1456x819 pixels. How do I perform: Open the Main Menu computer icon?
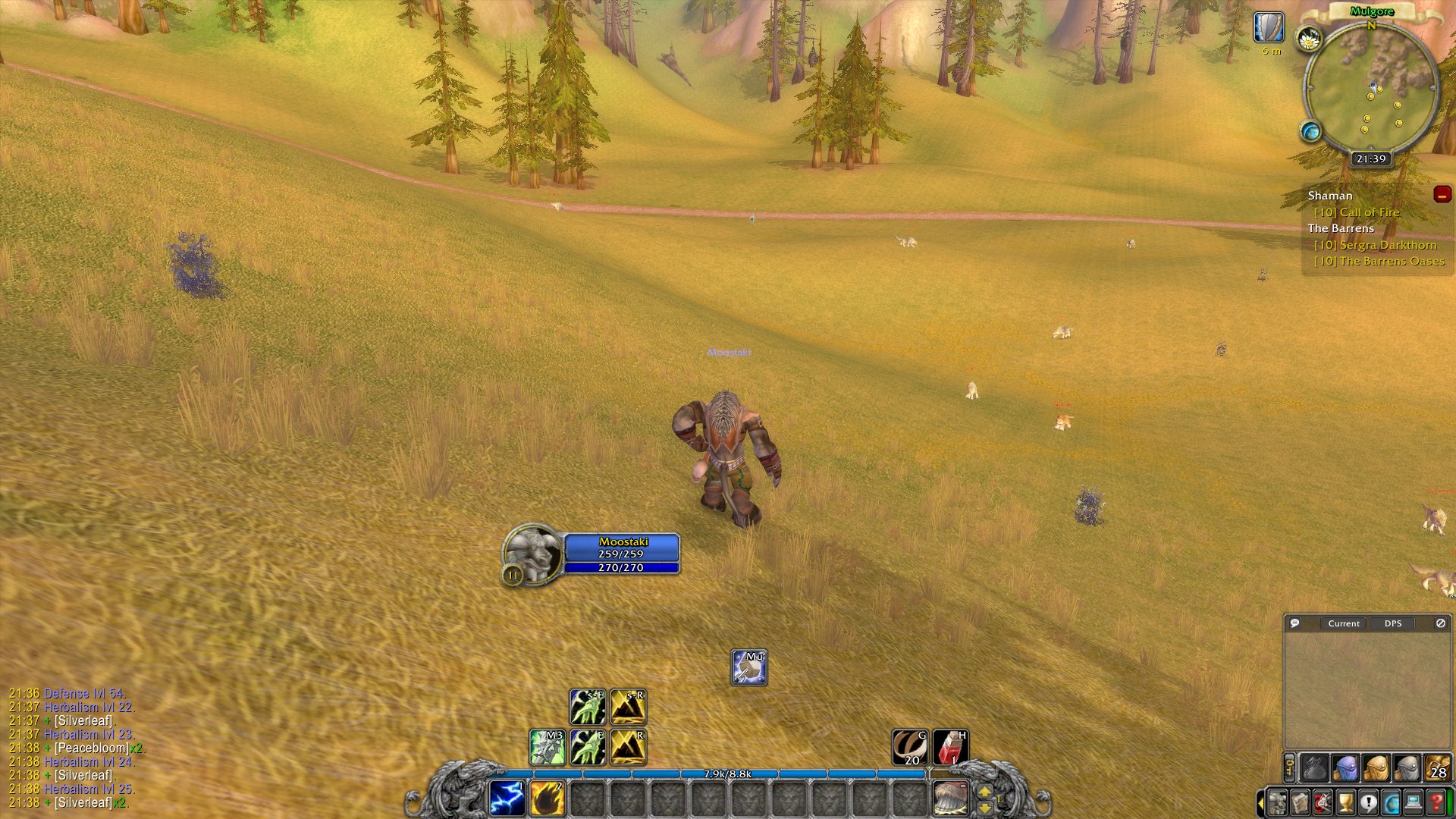(x=1413, y=803)
